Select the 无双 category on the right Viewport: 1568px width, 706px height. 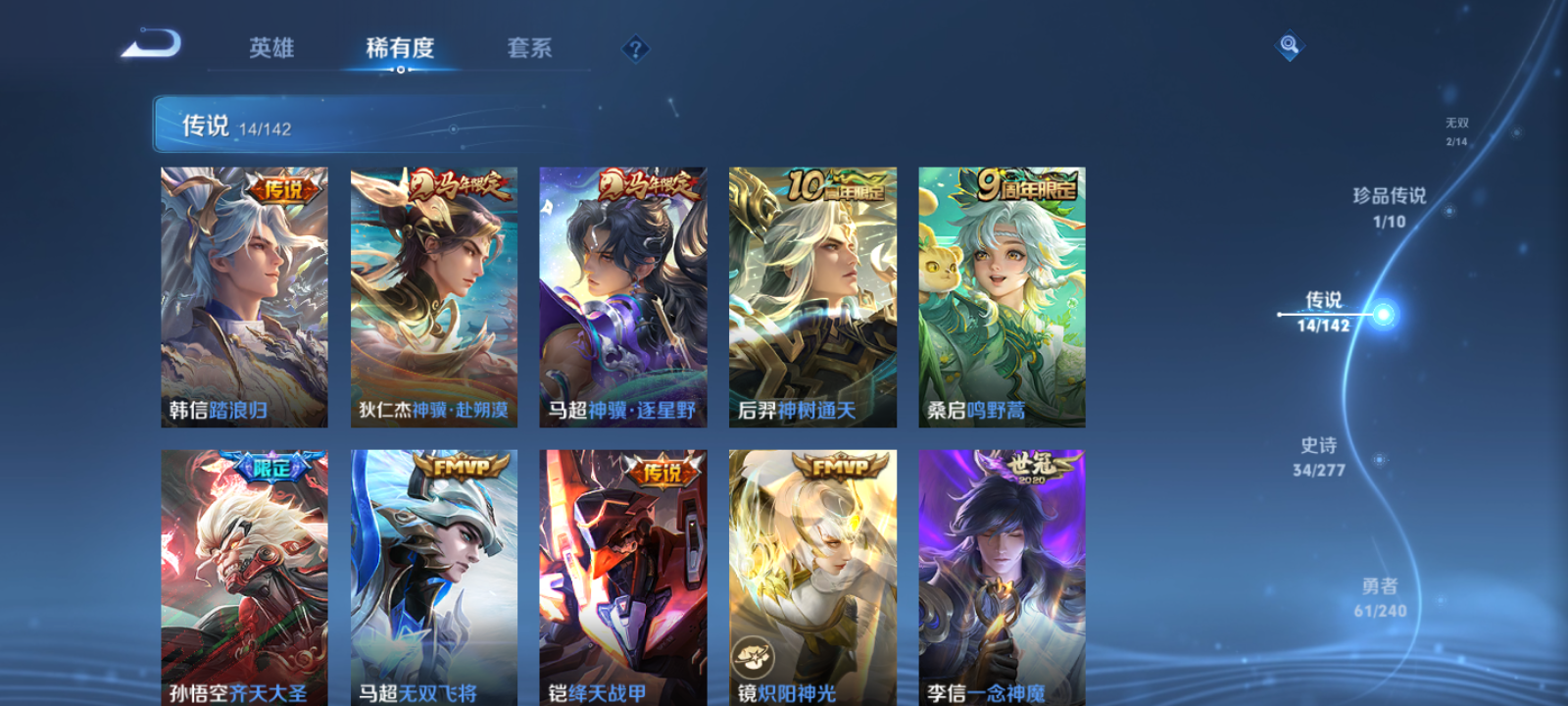(x=1457, y=129)
